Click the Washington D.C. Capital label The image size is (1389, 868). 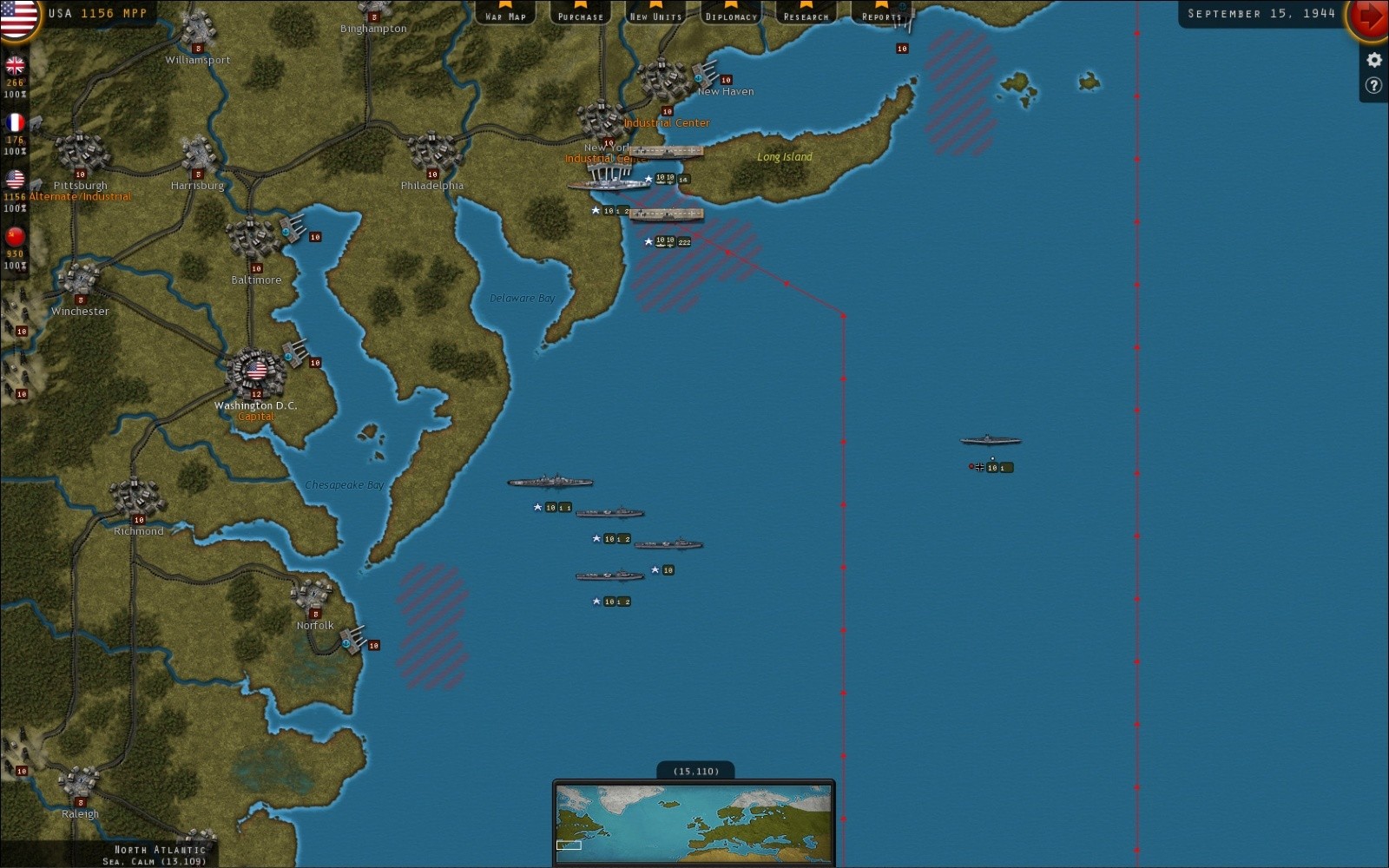(x=256, y=417)
